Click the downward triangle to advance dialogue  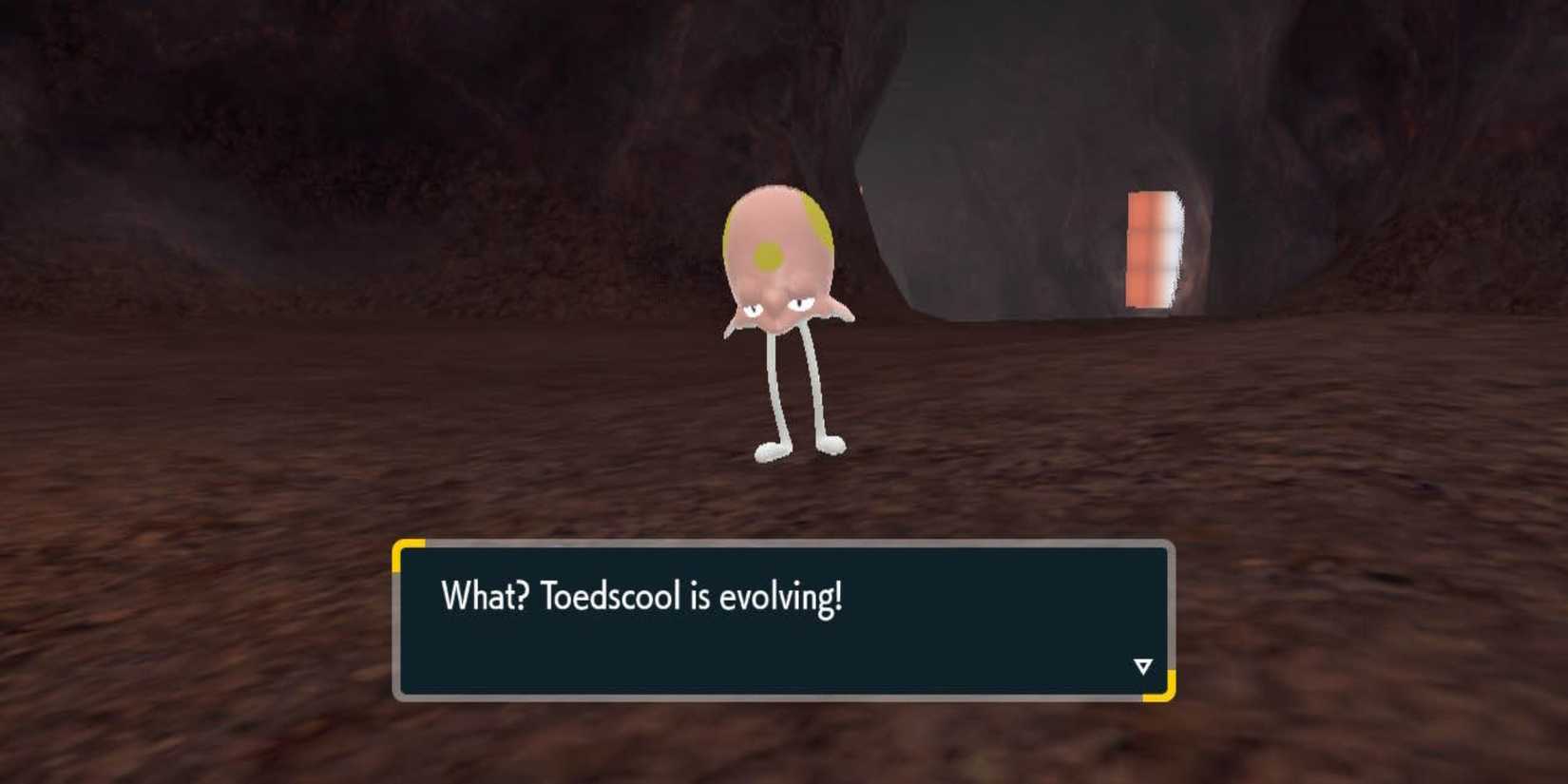coord(1141,666)
